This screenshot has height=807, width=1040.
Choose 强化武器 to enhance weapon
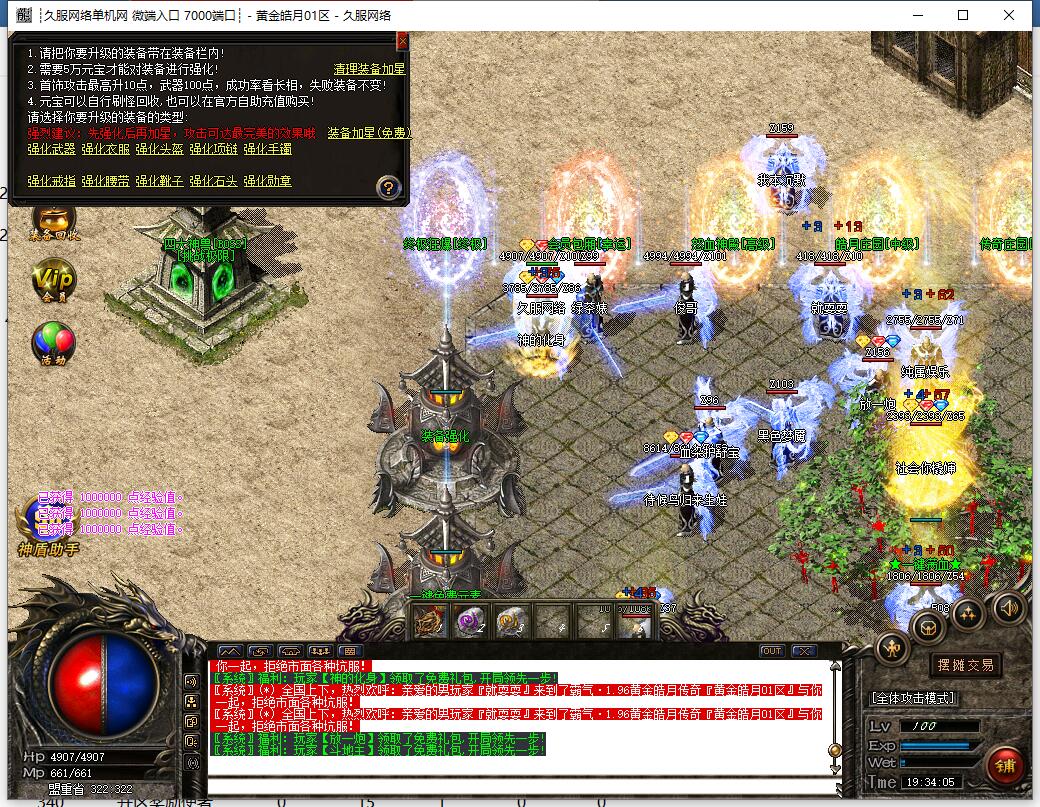(51, 149)
